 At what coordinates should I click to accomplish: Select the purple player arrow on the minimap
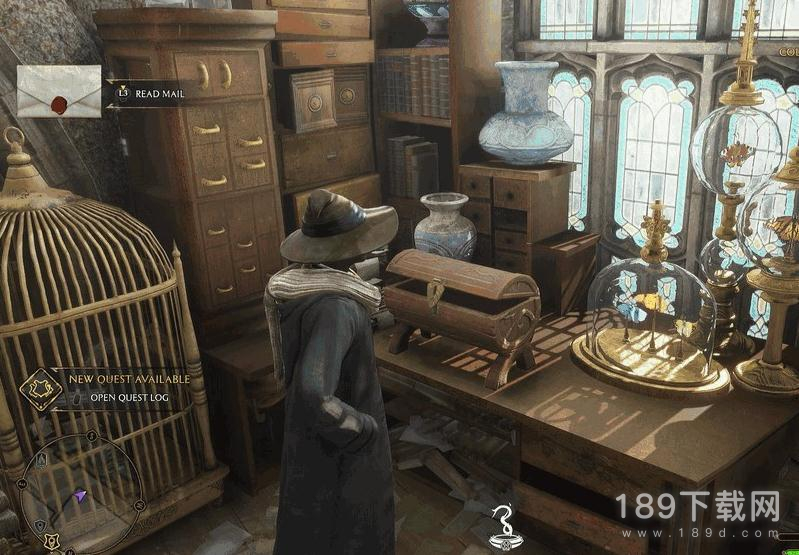(x=78, y=497)
